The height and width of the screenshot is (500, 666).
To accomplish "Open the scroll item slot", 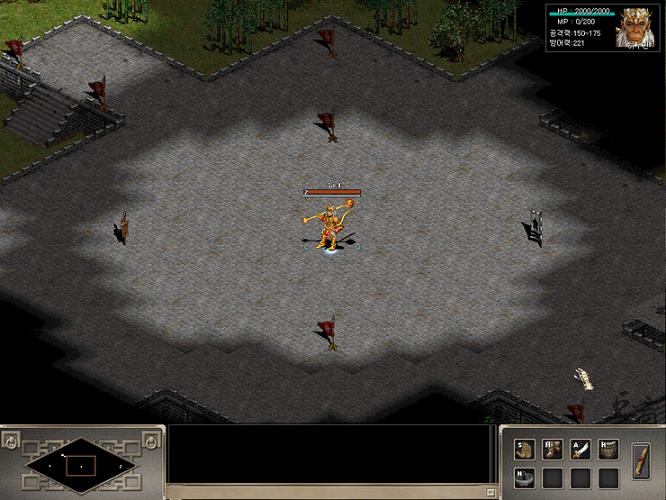I will [642, 464].
